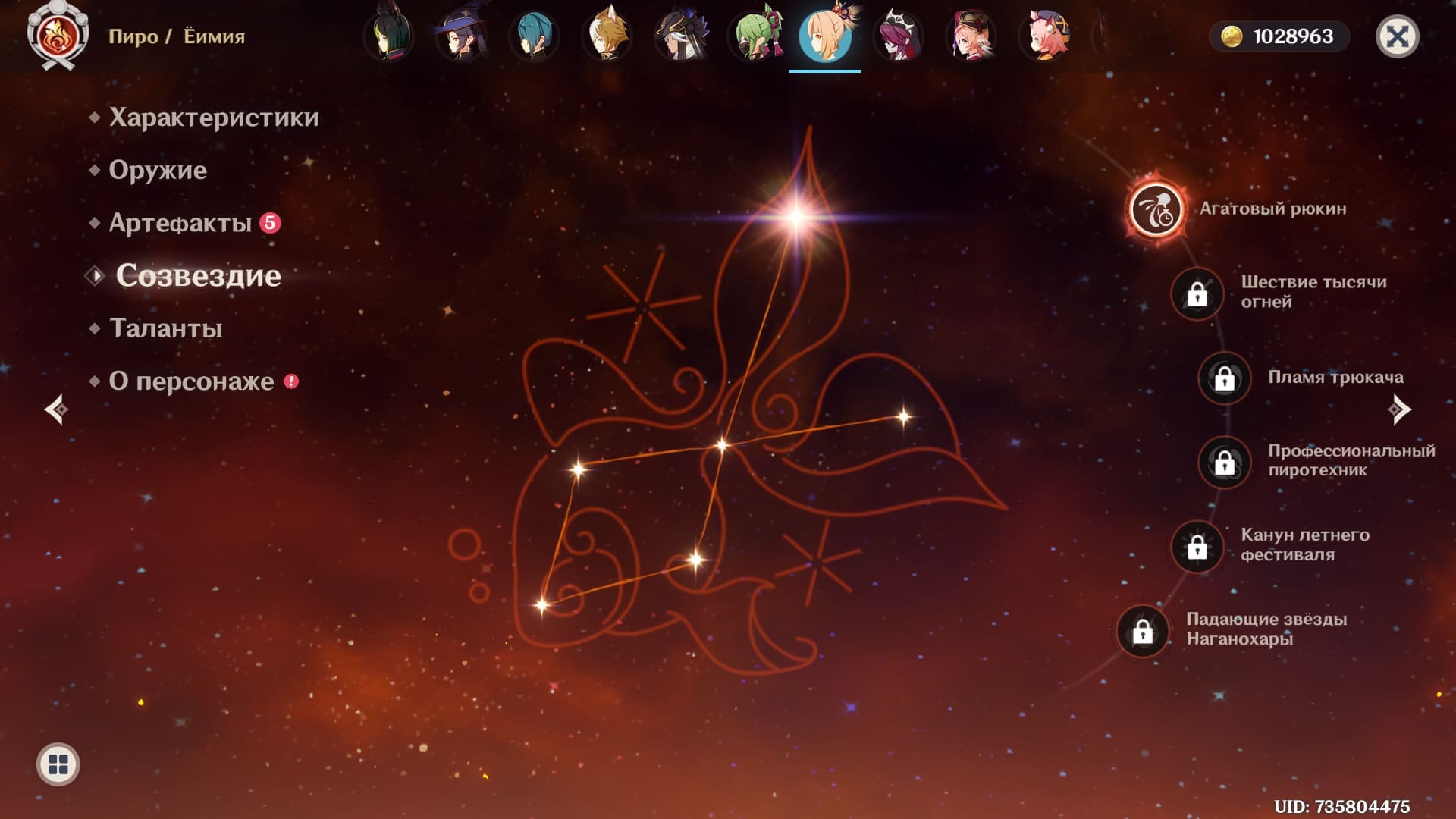The width and height of the screenshot is (1456, 819).
Task: Go to the Оружие section
Action: [x=157, y=170]
